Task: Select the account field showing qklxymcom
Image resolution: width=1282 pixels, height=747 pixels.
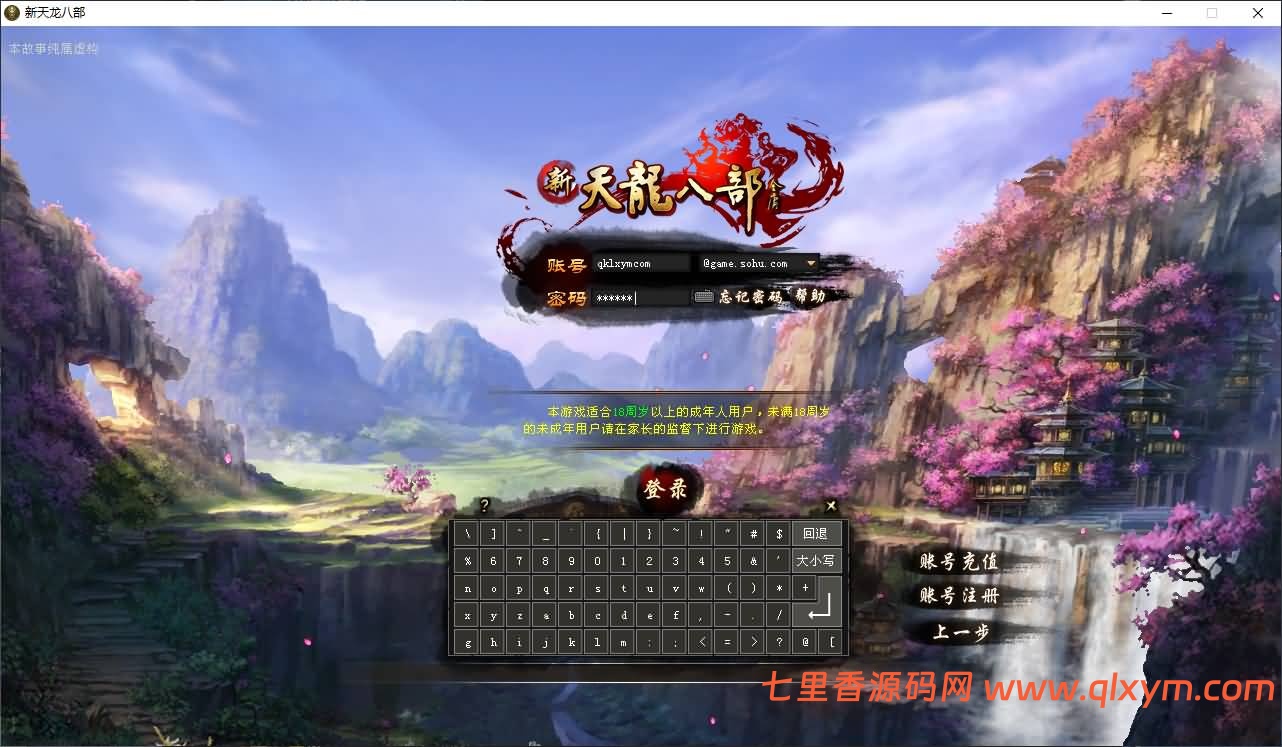Action: coord(640,263)
